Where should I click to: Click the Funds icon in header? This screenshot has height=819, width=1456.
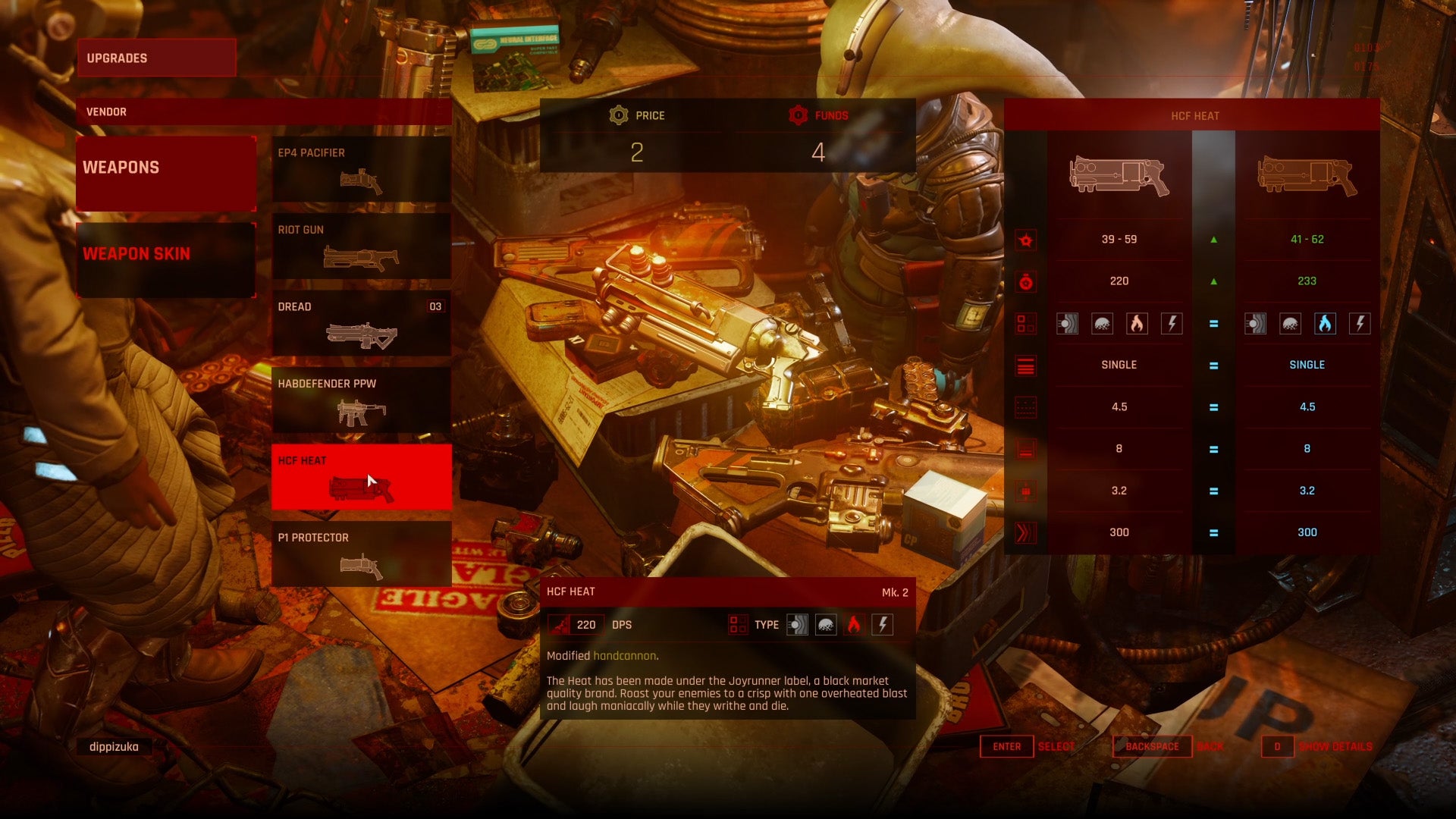(x=799, y=115)
